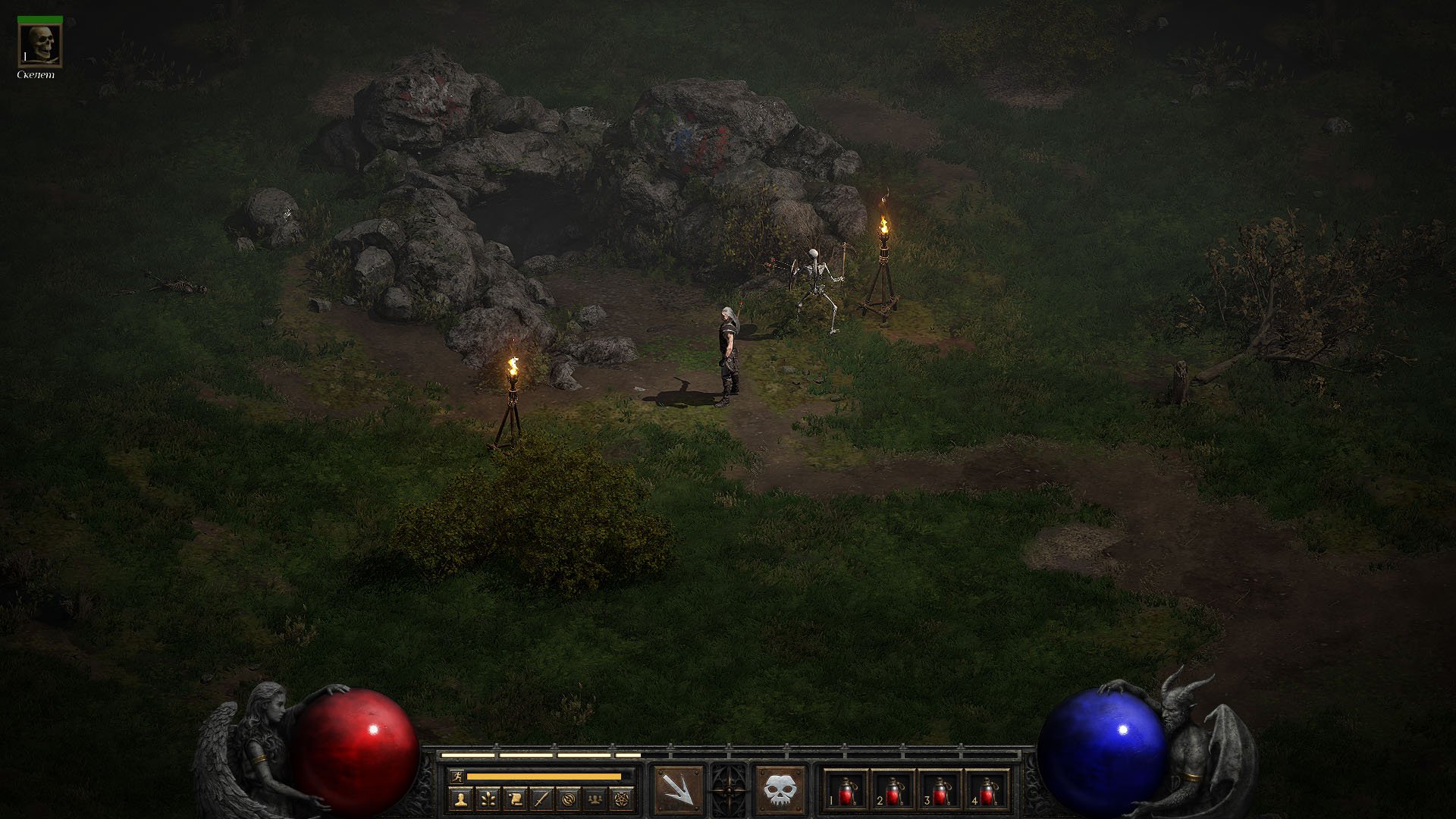This screenshot has height=819, width=1456.
Task: Click the Скелет minion portrait
Action: (x=39, y=45)
